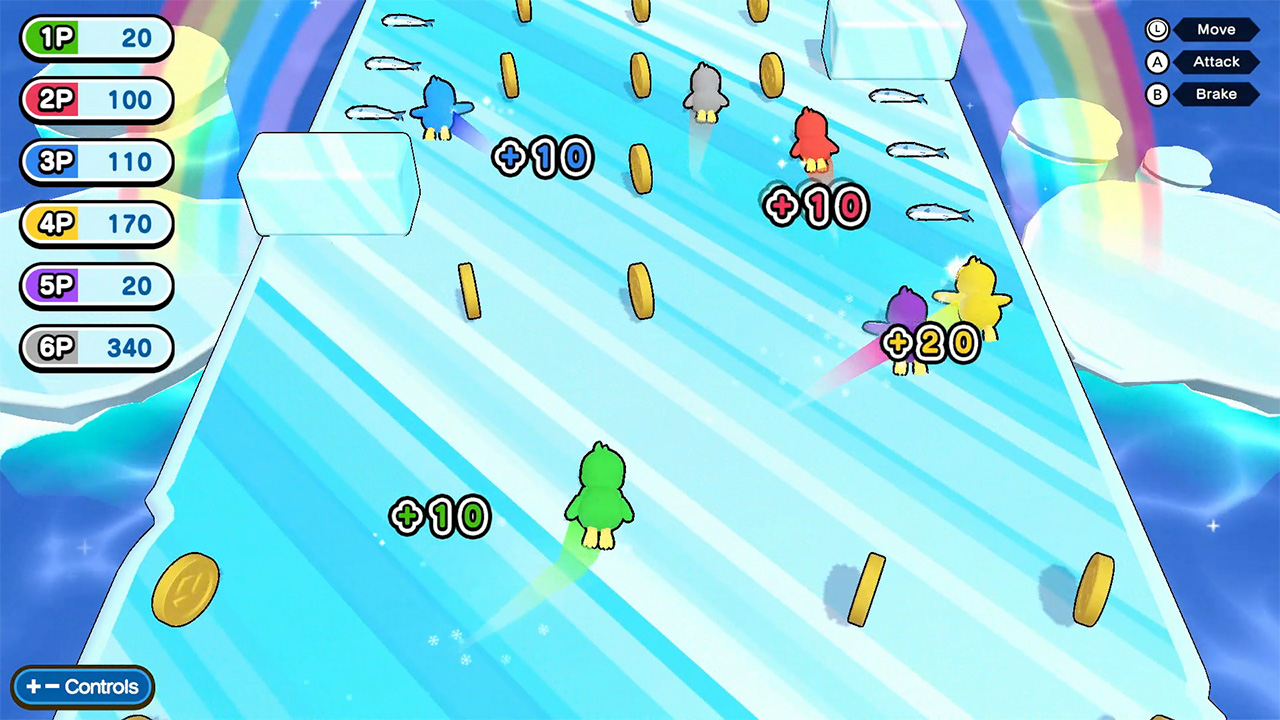Click the gold coin at bottom left

pos(185,590)
